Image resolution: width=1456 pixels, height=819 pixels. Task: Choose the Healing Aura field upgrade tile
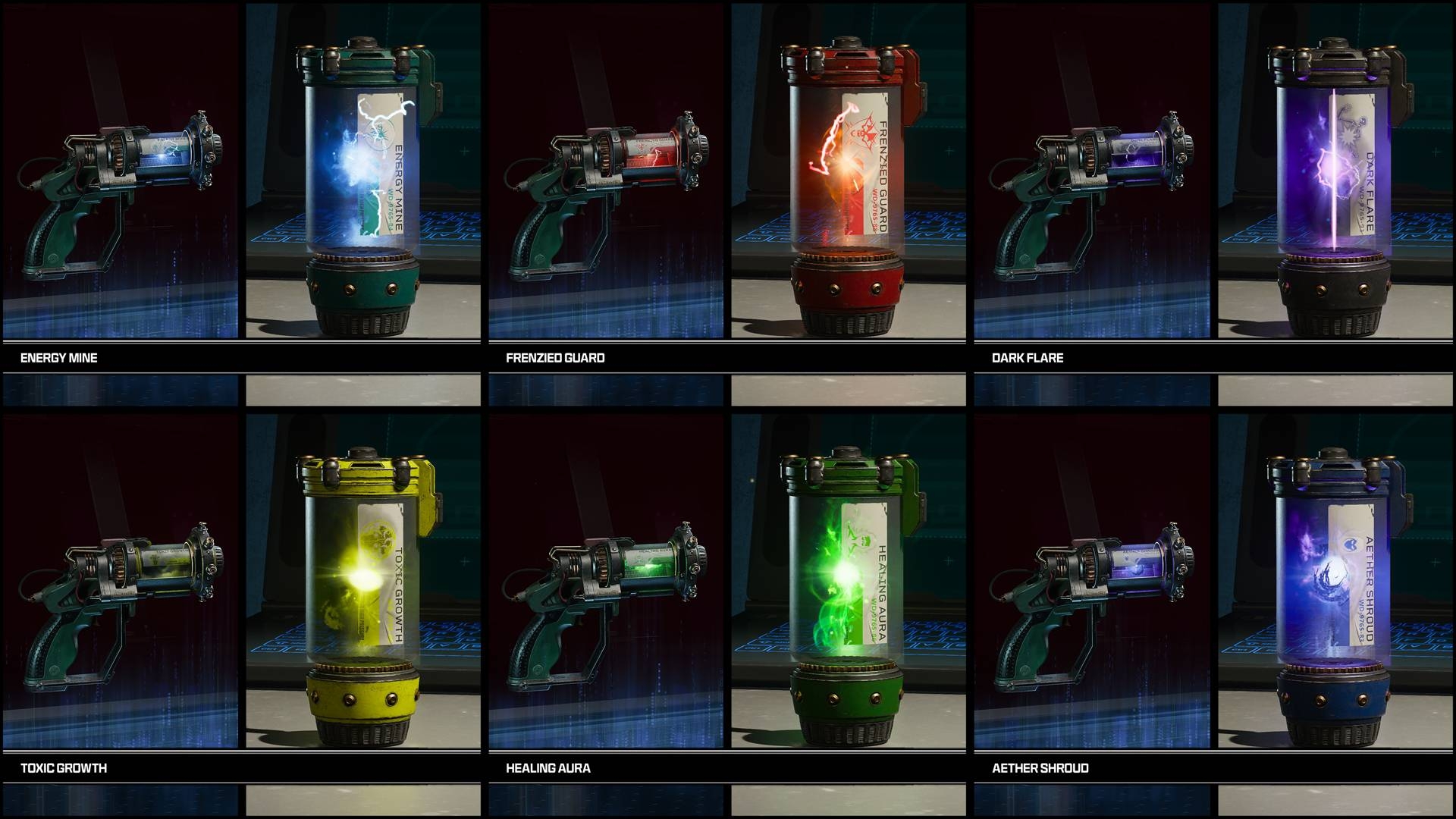726,599
